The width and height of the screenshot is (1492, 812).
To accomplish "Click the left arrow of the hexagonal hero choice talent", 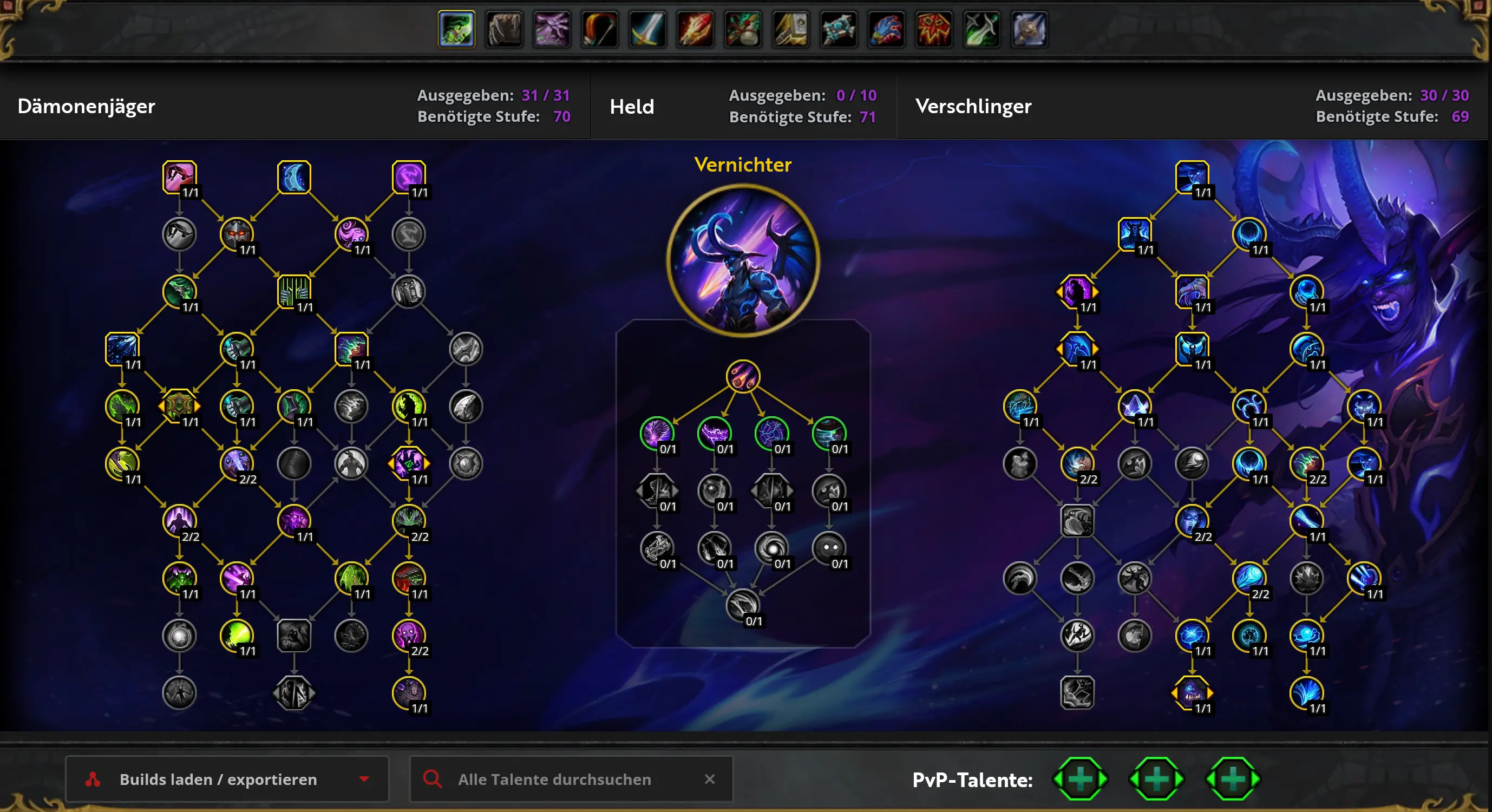I will coord(640,492).
